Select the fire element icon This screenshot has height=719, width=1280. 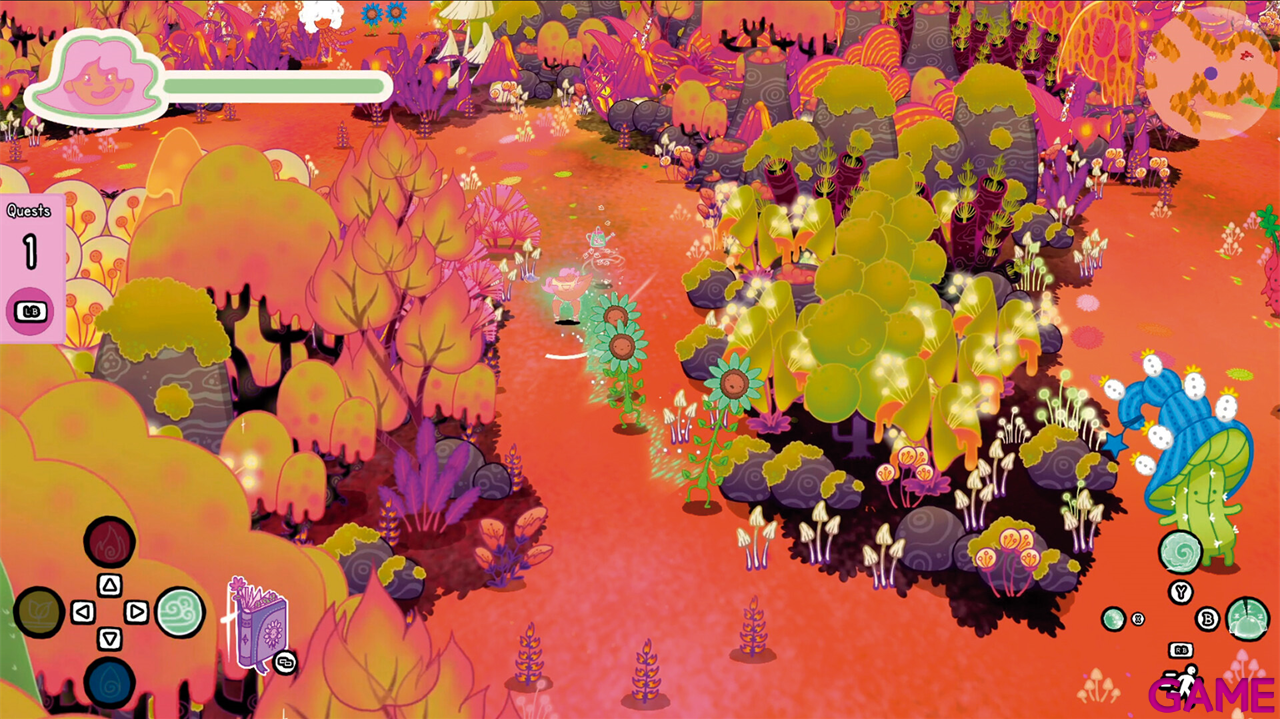(109, 541)
